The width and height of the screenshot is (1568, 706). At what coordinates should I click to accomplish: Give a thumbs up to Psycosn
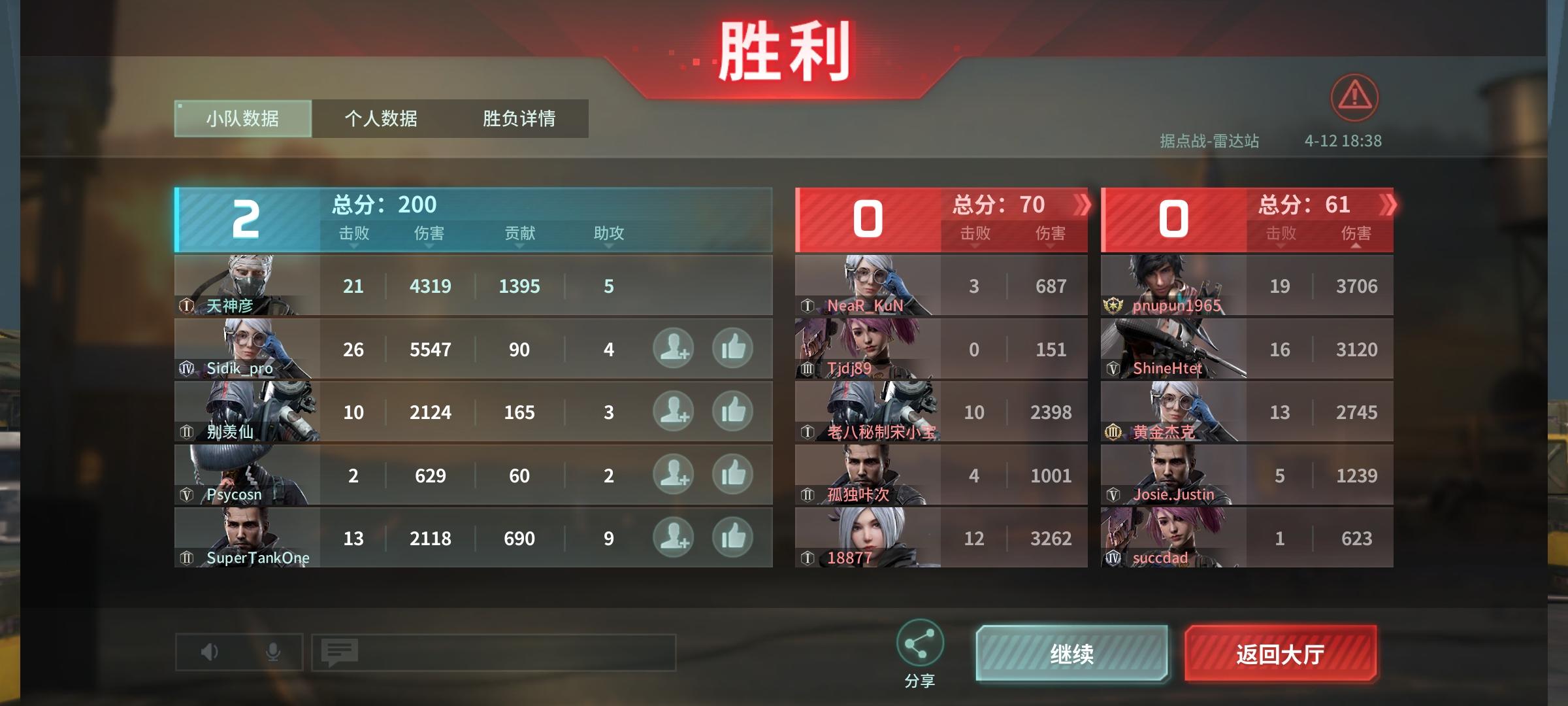point(734,475)
